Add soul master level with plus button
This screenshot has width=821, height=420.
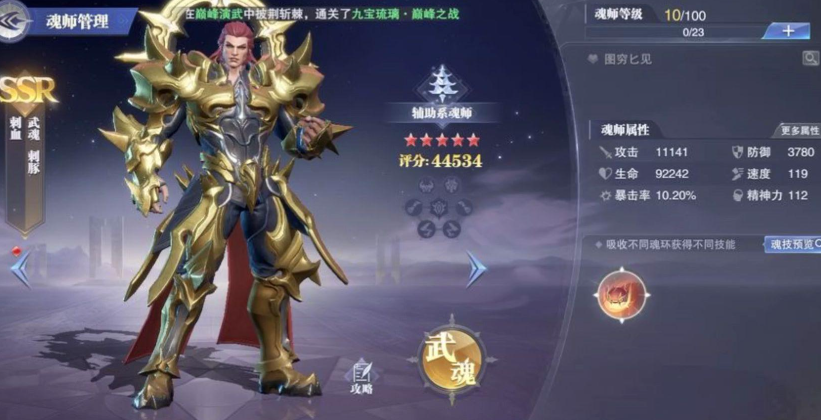point(788,31)
